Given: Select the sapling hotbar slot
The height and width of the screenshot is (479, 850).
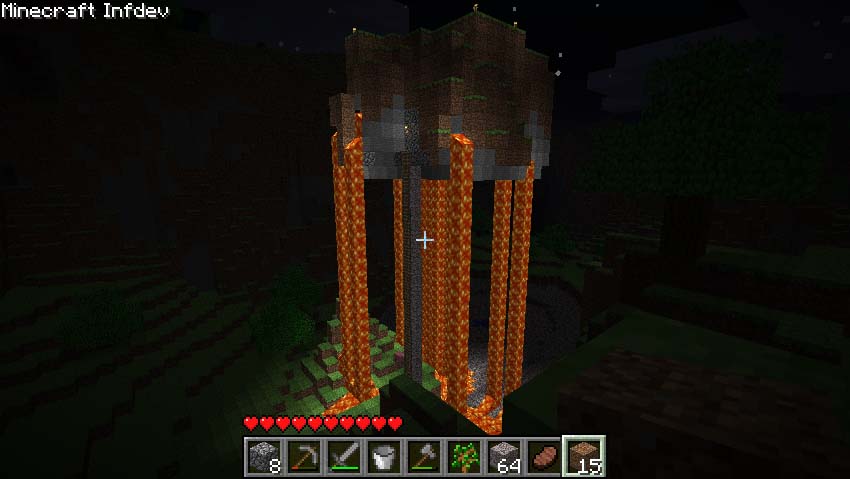Looking at the screenshot, I should click(x=464, y=457).
